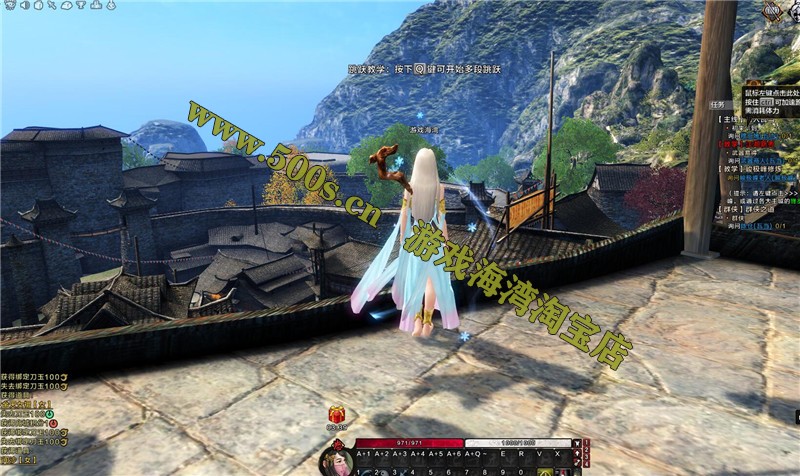Viewport: 800px width, 476px height.
Task: Open the cloud-shaped icon in top toolbar
Action: [66, 5]
